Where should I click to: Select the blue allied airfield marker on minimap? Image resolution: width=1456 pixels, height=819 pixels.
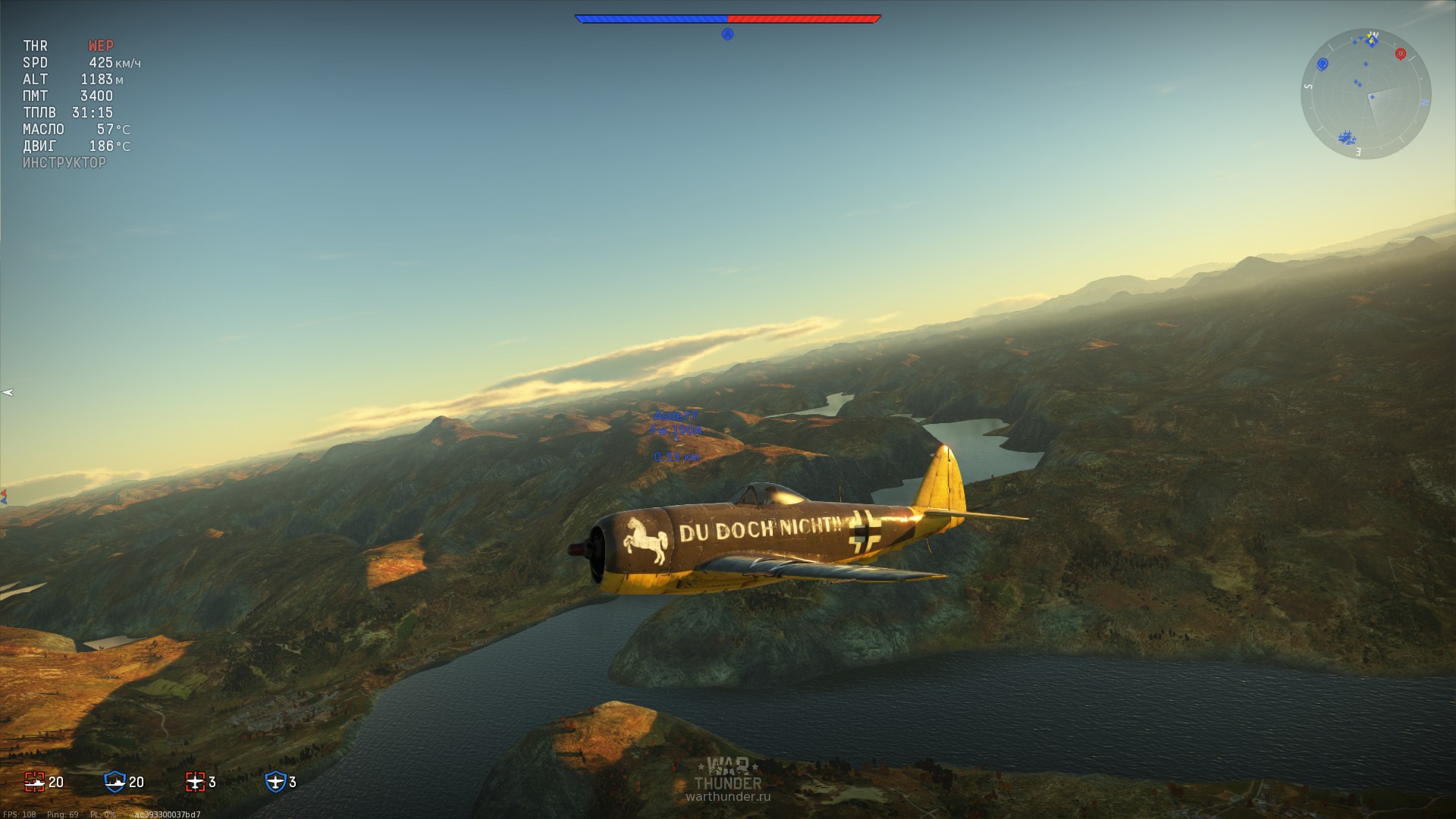coord(1323,64)
